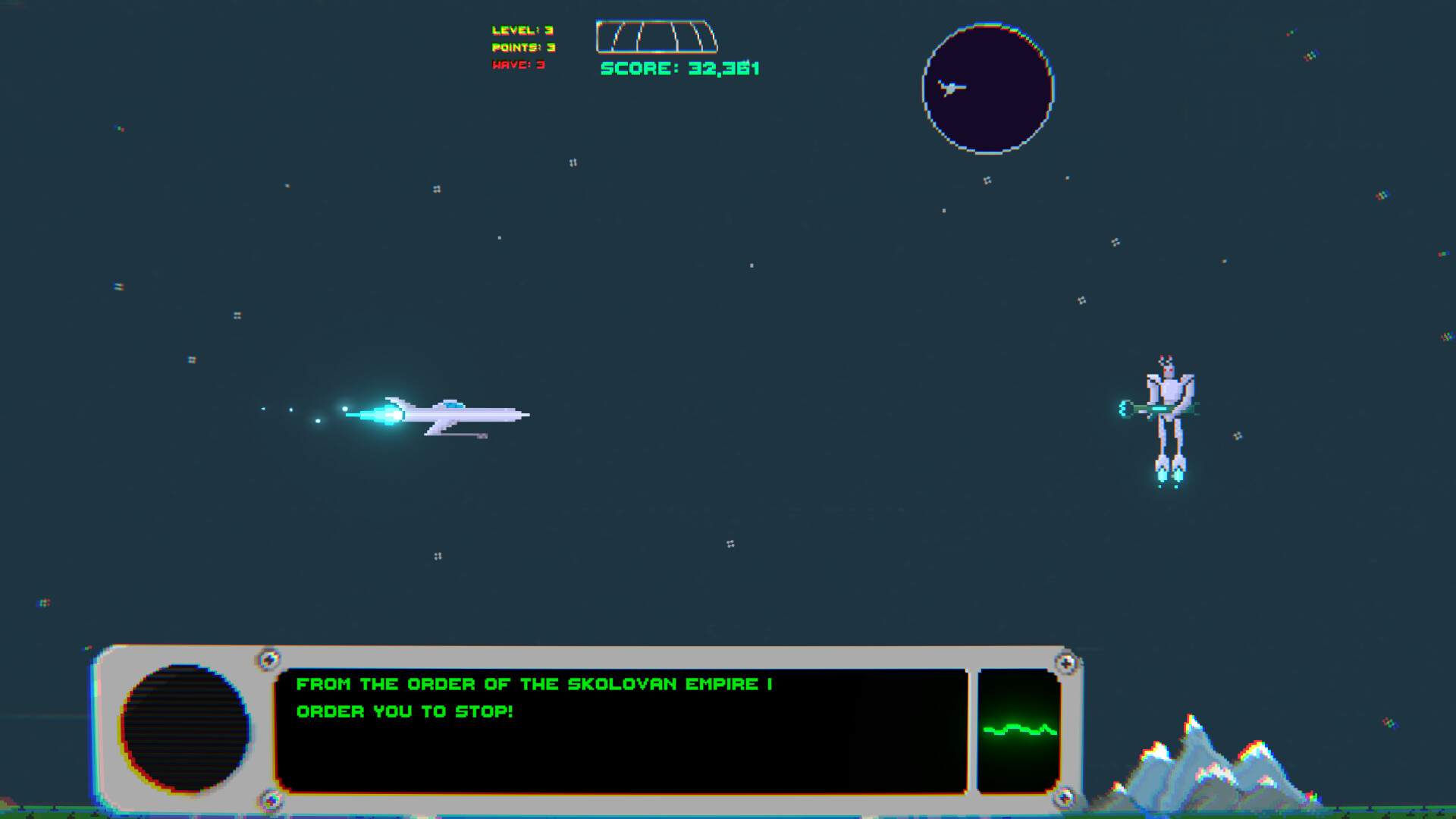The image size is (1456, 819).
Task: Click the ORDER YOU TO STOP! text
Action: click(x=406, y=711)
